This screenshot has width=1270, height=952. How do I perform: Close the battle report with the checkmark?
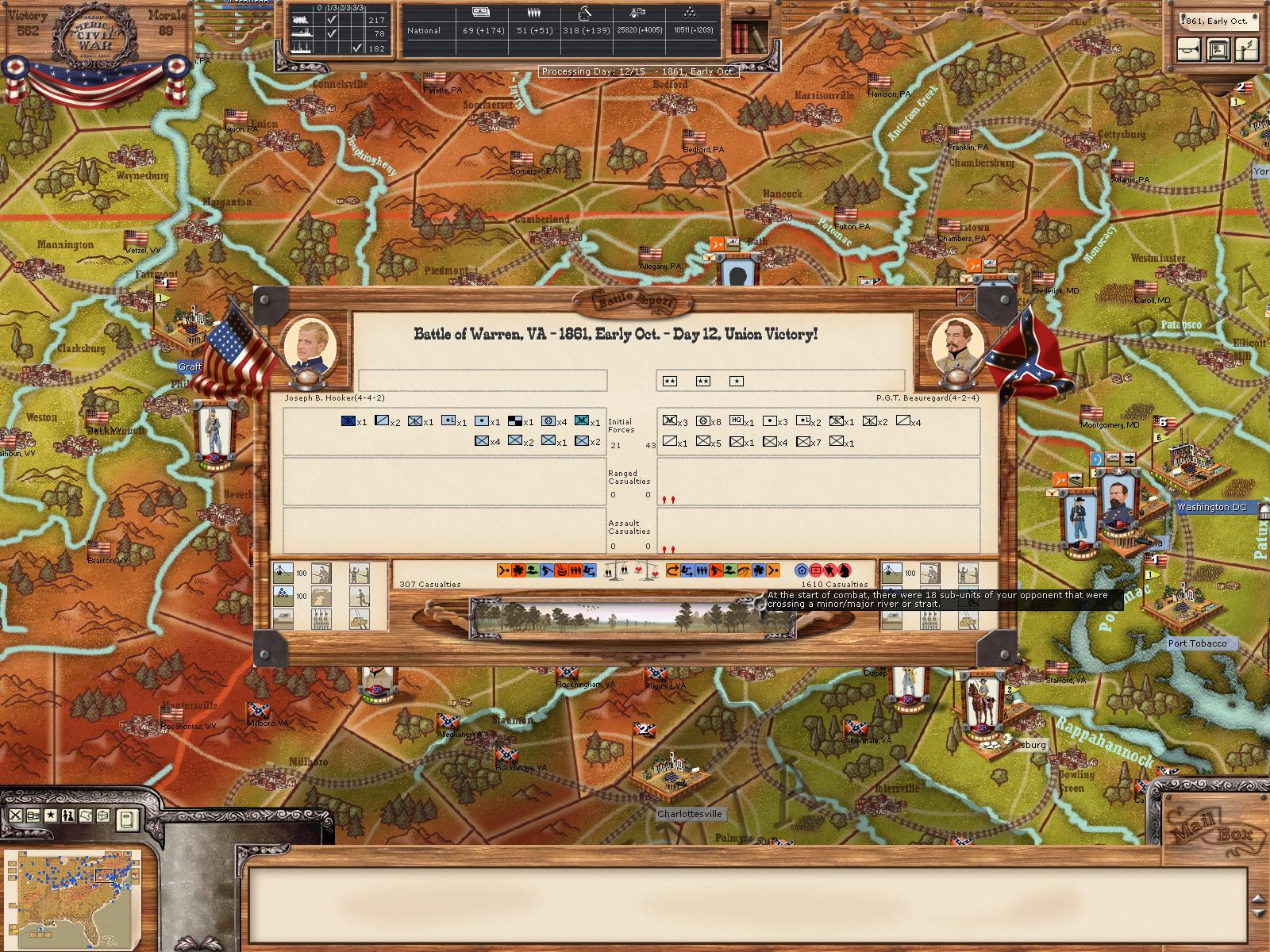(965, 297)
